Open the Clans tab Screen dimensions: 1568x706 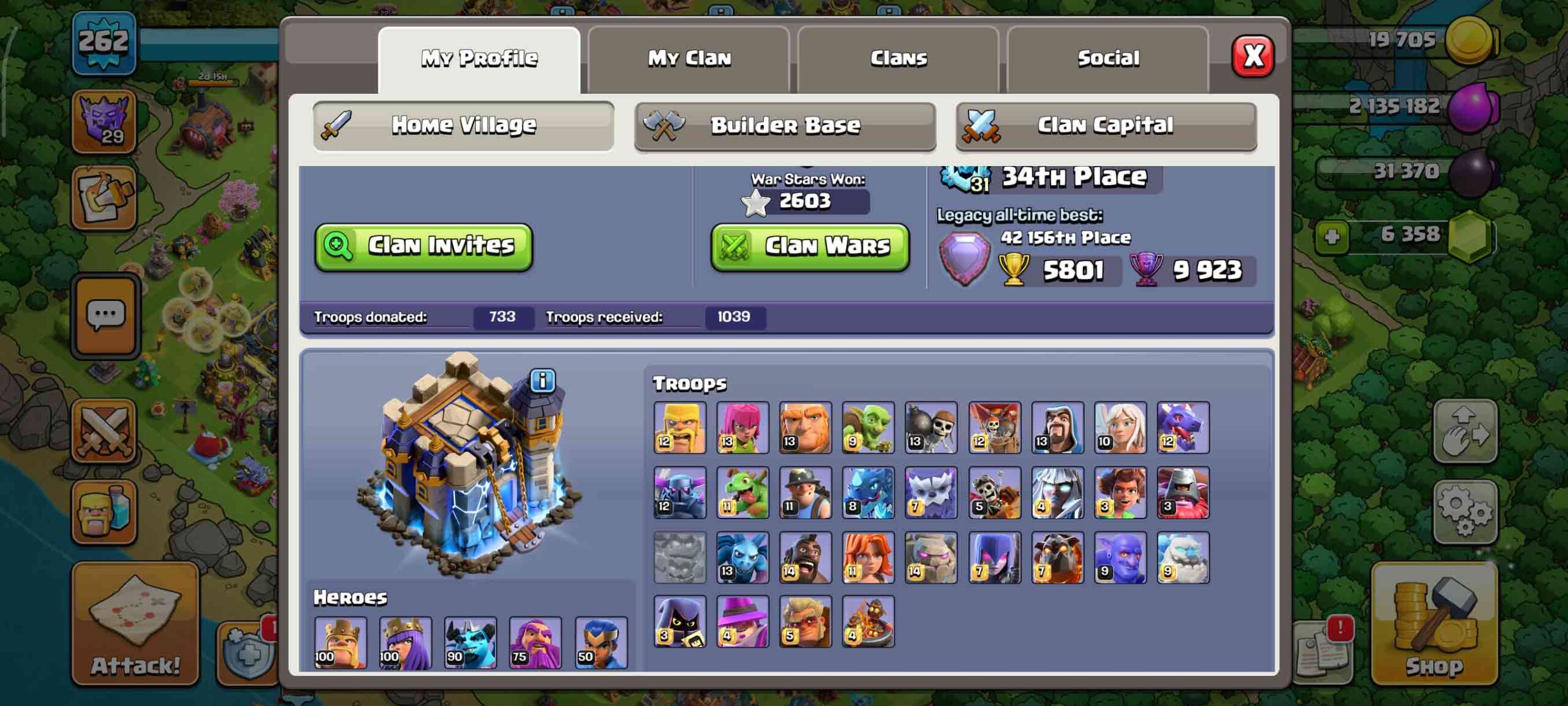tap(899, 59)
